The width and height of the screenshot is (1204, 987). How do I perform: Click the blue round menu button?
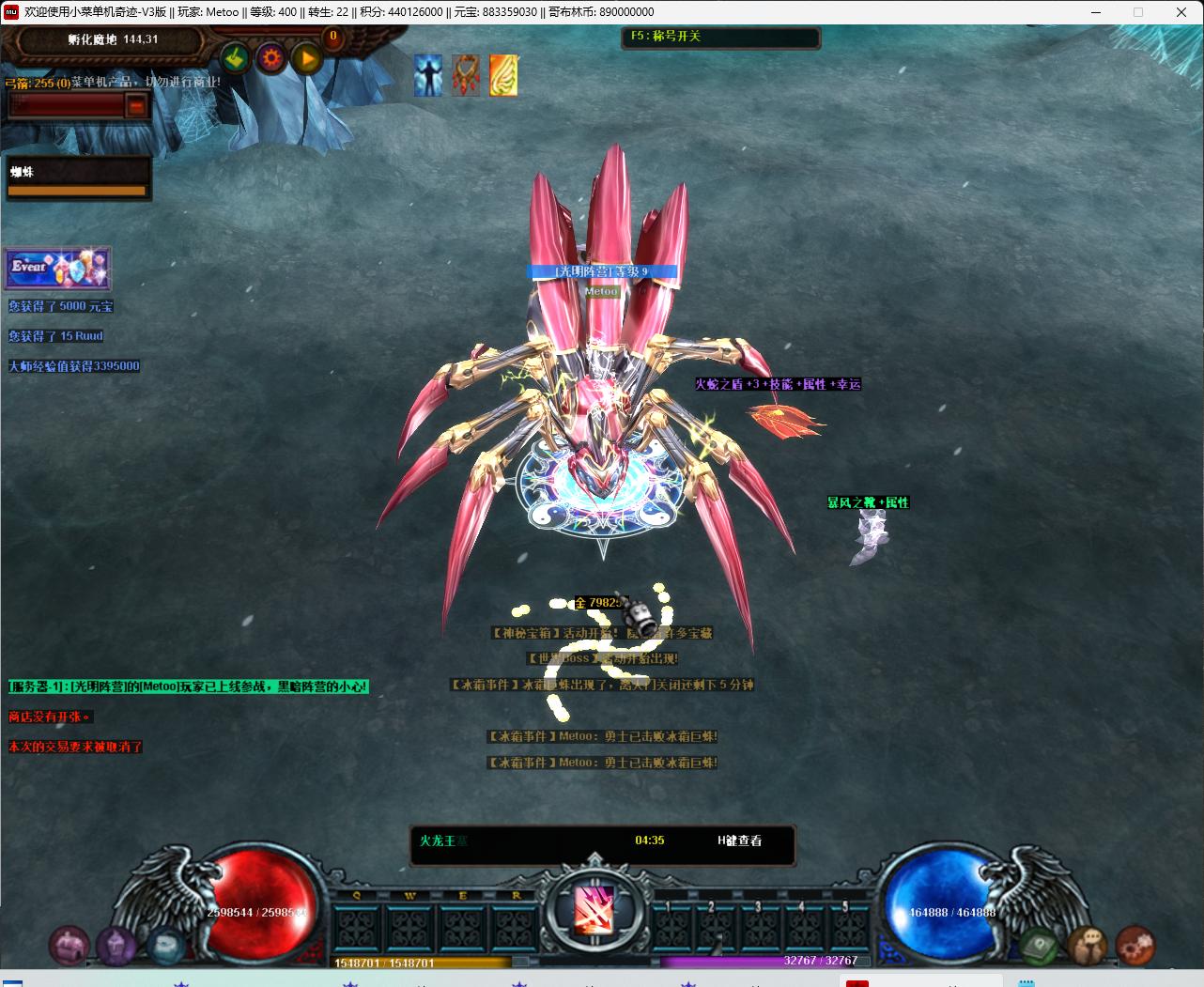click(x=165, y=943)
